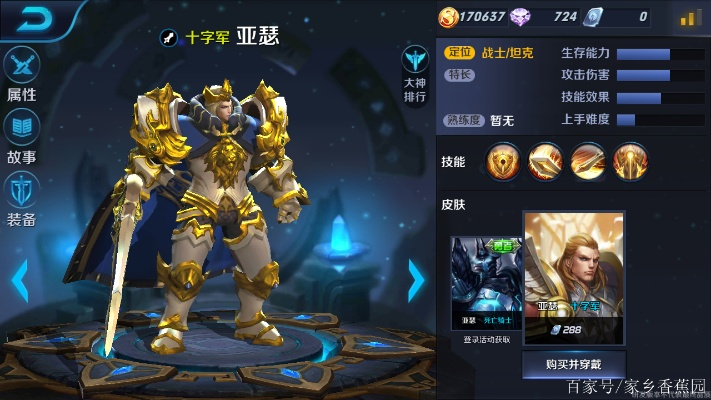Click the purple diamond currency icon
Image resolution: width=711 pixels, height=400 pixels.
pos(520,16)
